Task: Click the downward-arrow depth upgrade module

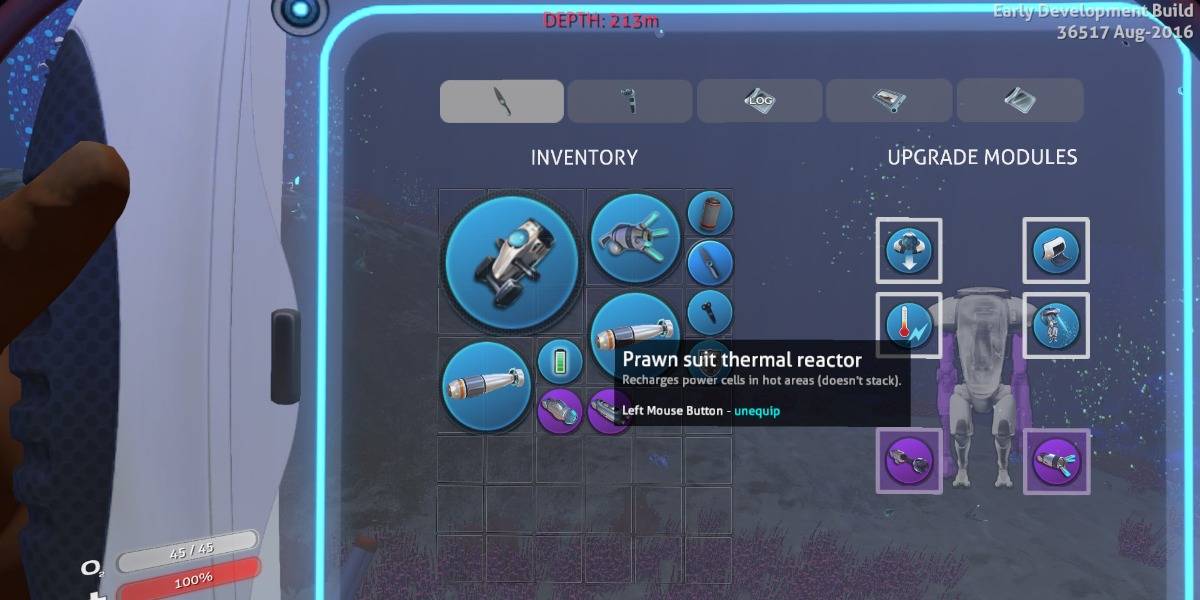Action: point(909,250)
